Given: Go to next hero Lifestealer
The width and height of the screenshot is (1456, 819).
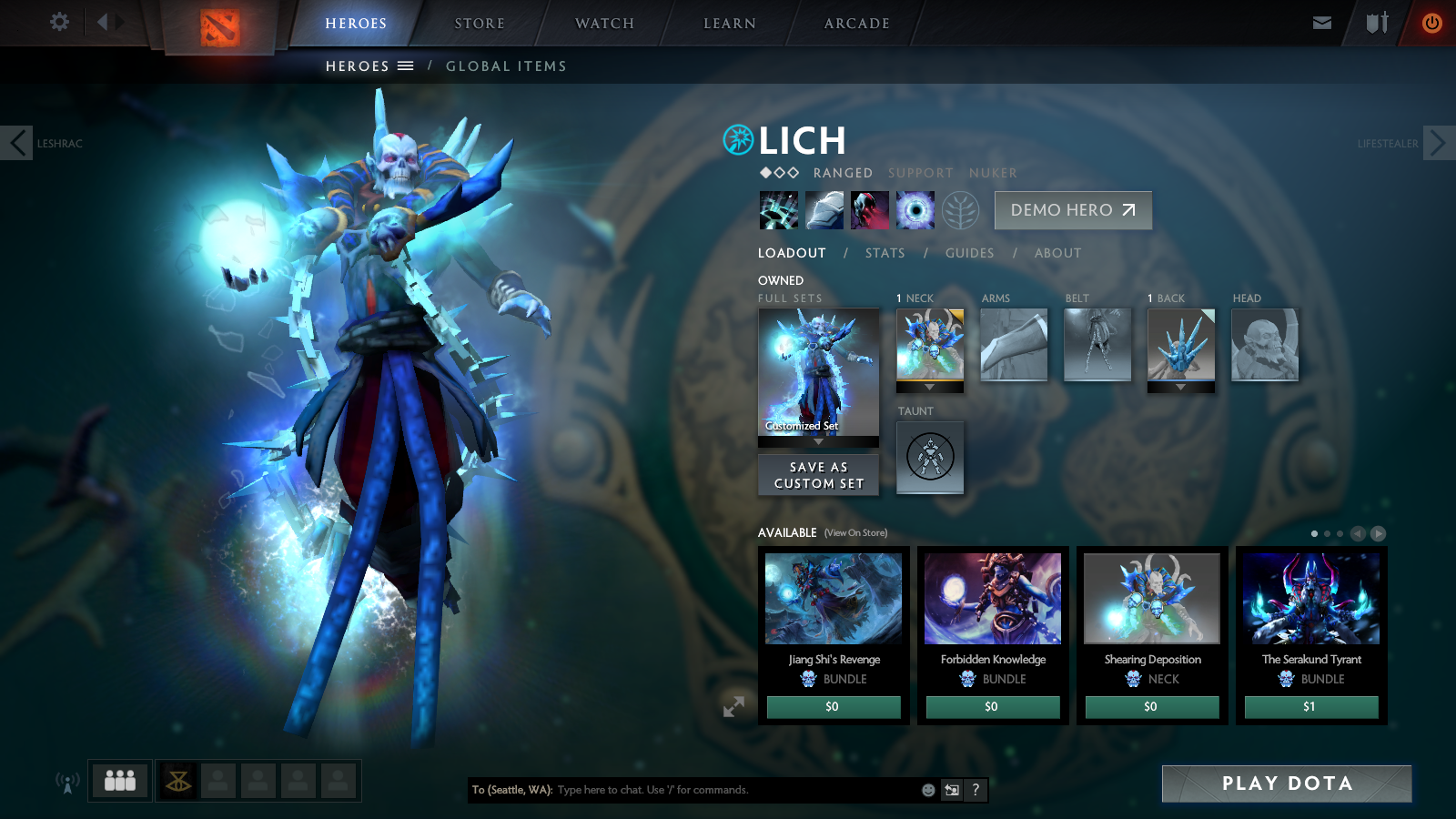Looking at the screenshot, I should (x=1438, y=143).
